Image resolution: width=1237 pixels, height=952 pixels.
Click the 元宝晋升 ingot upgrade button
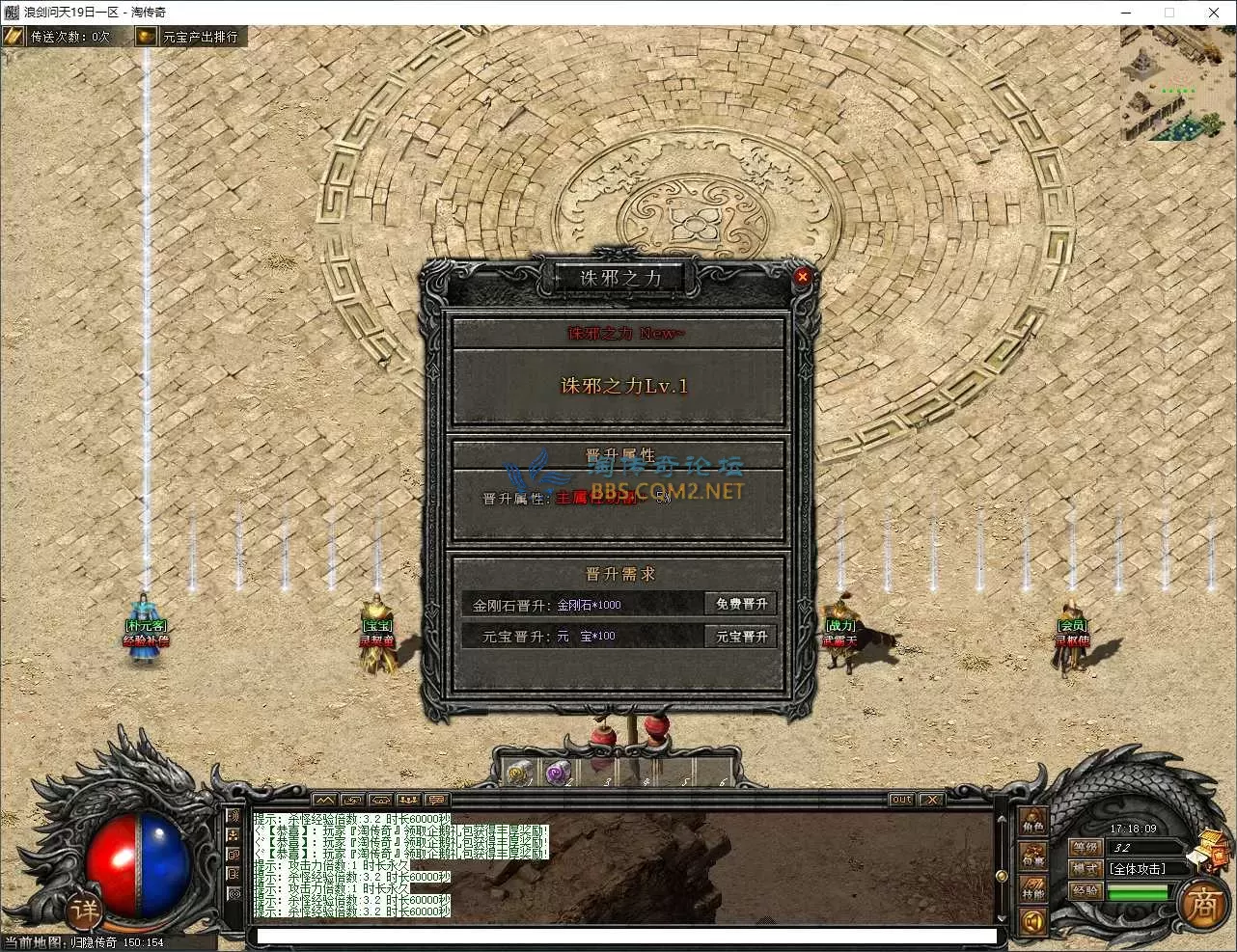741,637
